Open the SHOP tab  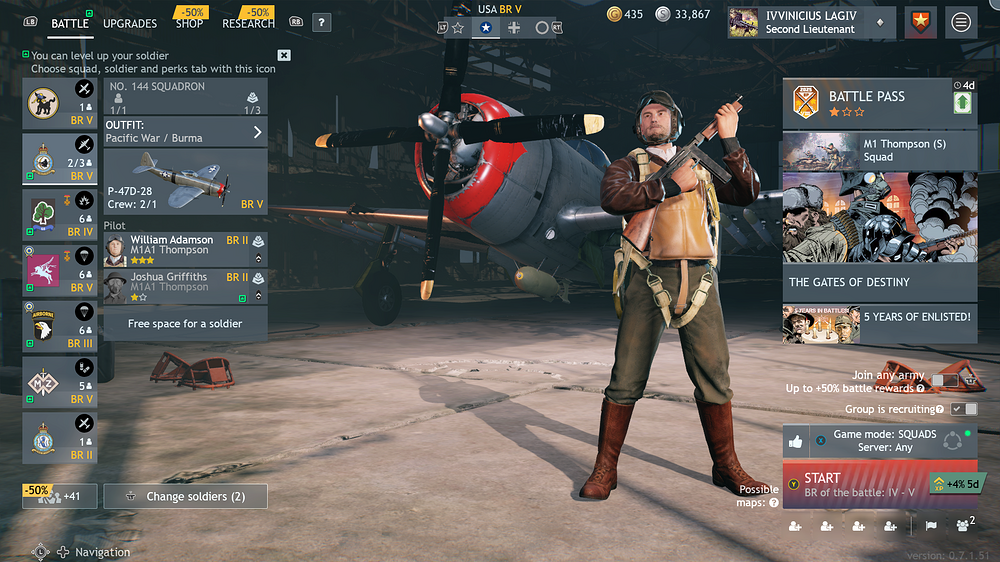tap(189, 23)
